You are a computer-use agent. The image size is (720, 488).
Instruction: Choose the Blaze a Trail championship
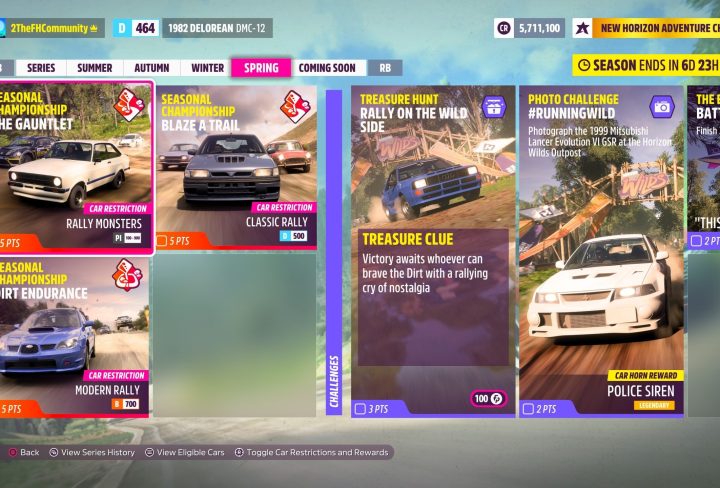[235, 168]
